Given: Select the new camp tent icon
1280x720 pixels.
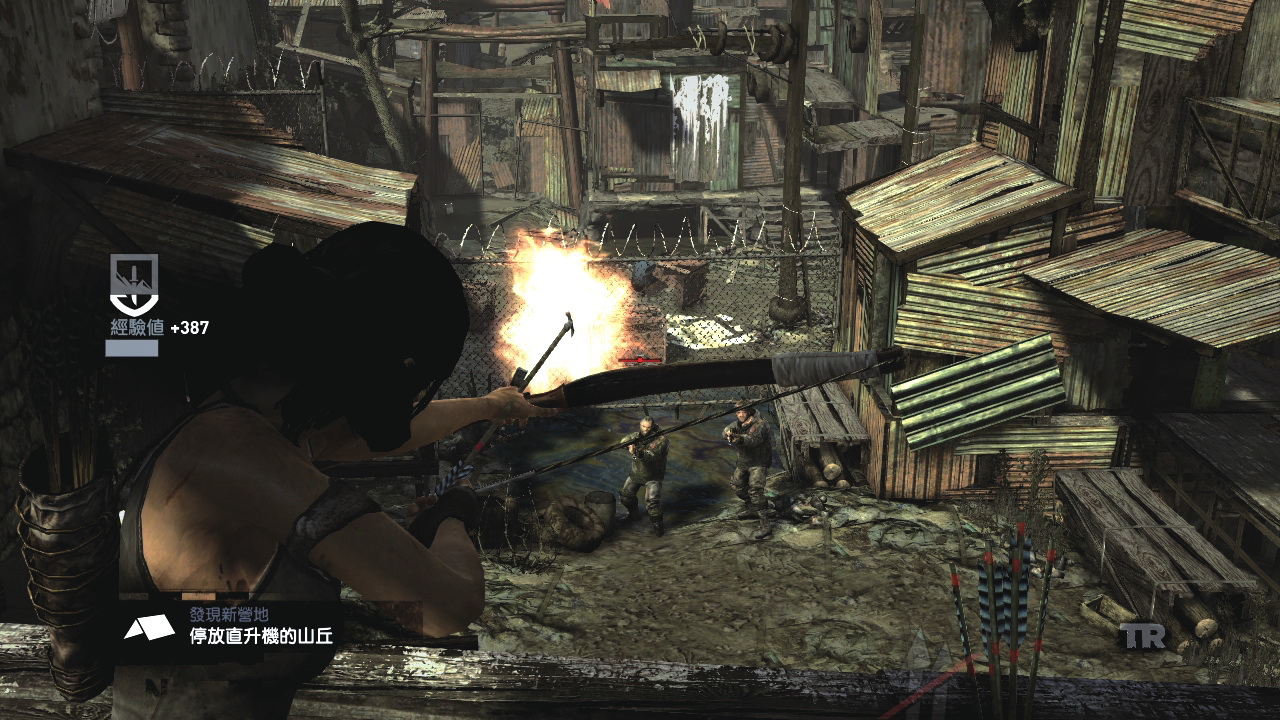Looking at the screenshot, I should pyautogui.click(x=142, y=627).
